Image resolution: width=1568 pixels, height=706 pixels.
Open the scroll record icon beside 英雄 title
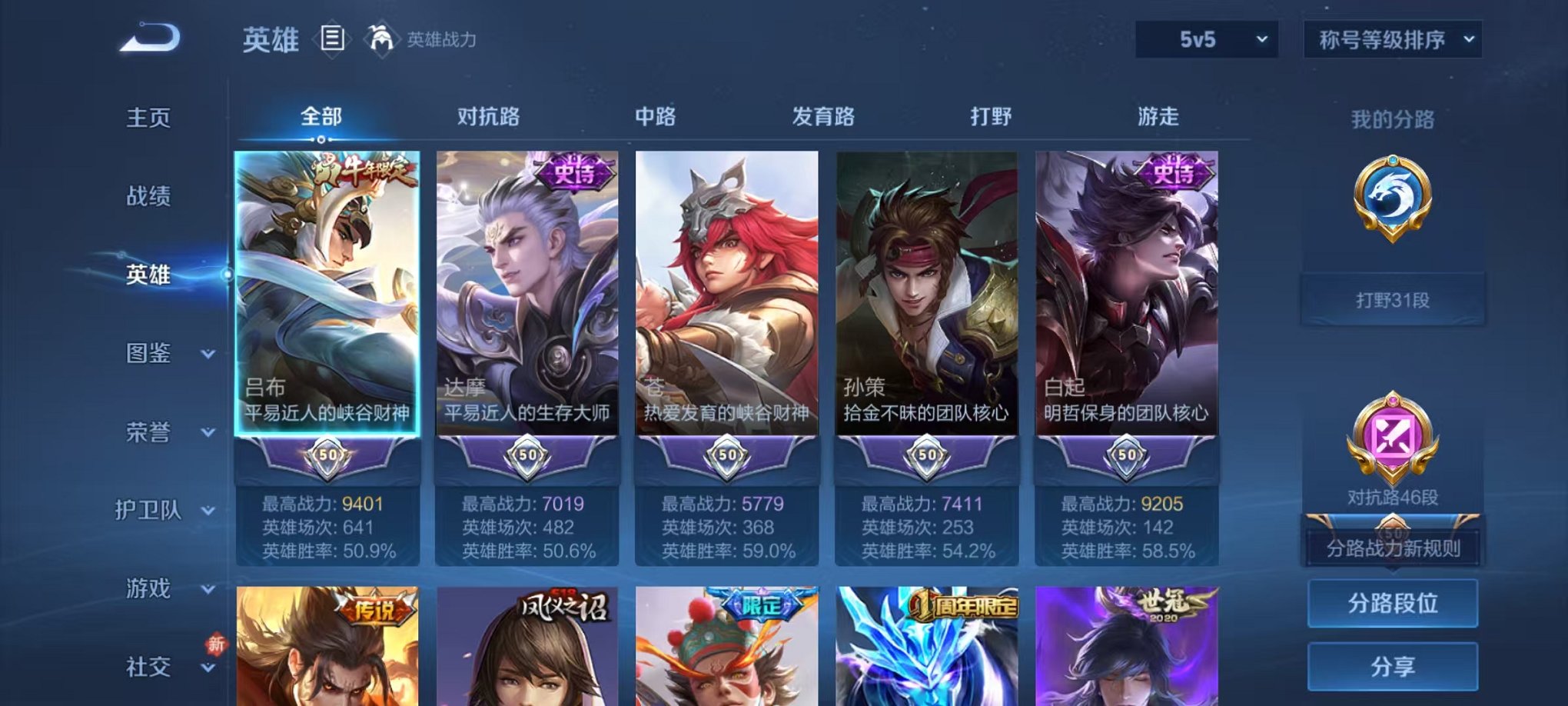tap(332, 37)
